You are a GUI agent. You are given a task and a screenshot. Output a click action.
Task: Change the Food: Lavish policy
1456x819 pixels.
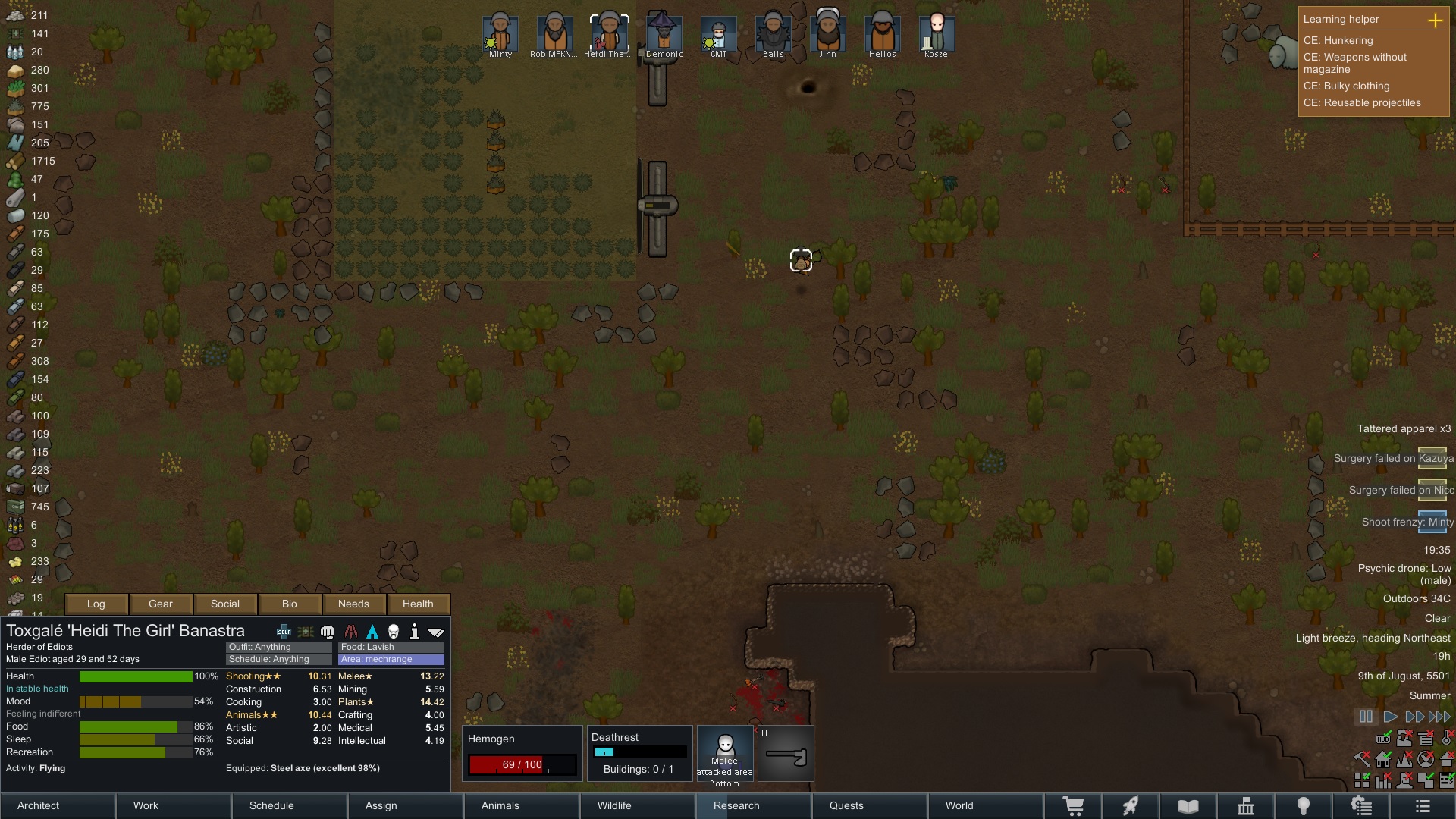pos(391,647)
